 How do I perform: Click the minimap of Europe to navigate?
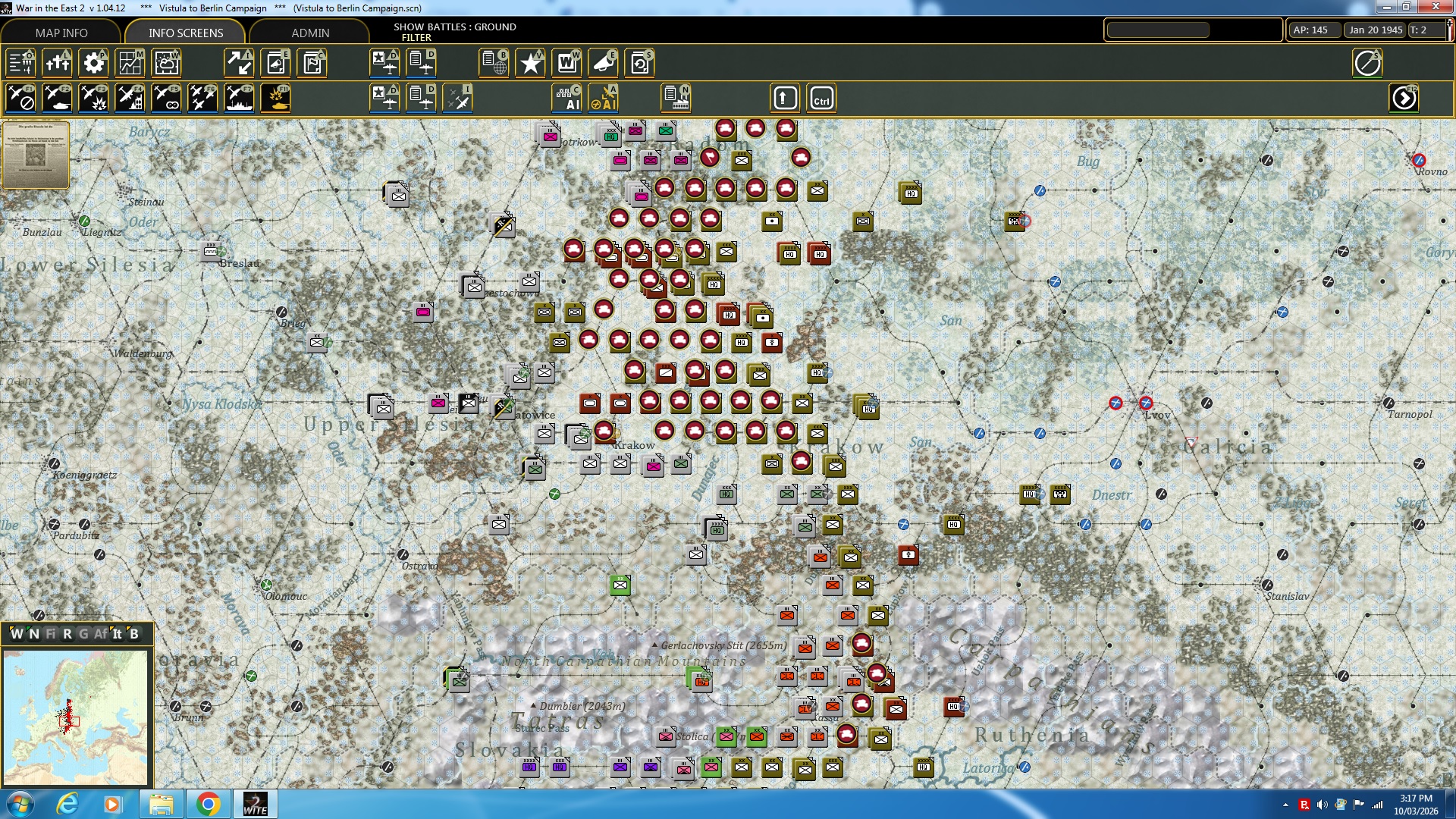[x=76, y=717]
